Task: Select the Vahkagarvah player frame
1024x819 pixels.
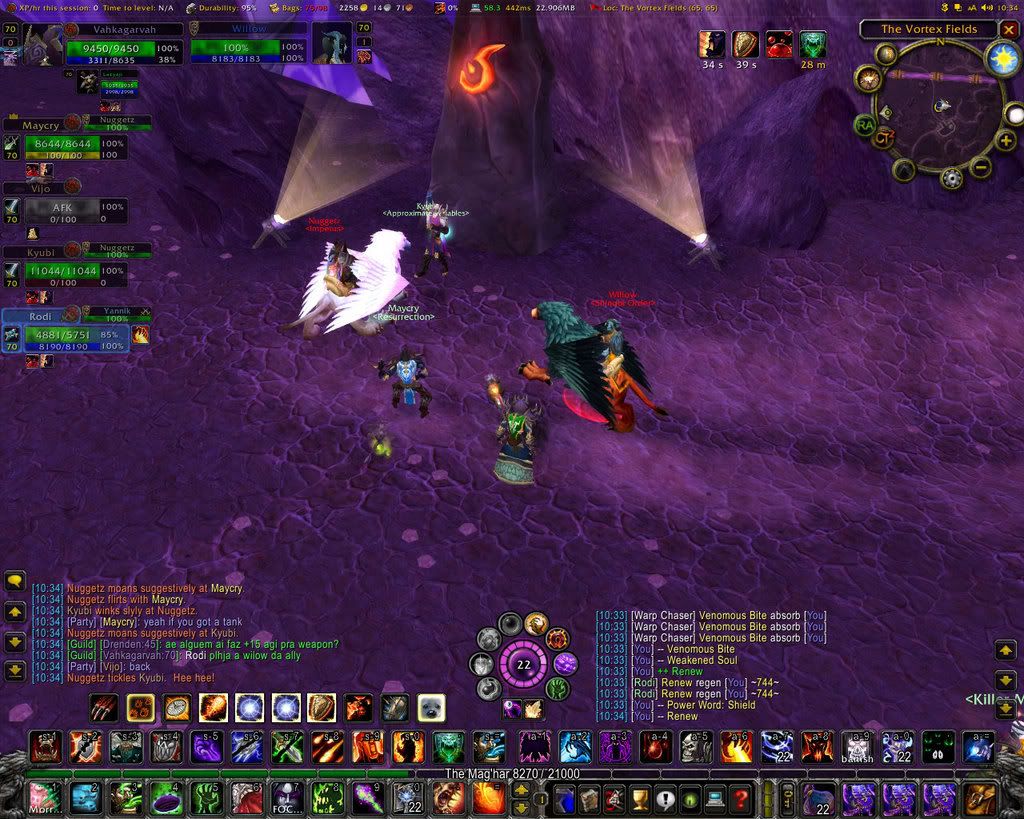Action: coord(124,46)
